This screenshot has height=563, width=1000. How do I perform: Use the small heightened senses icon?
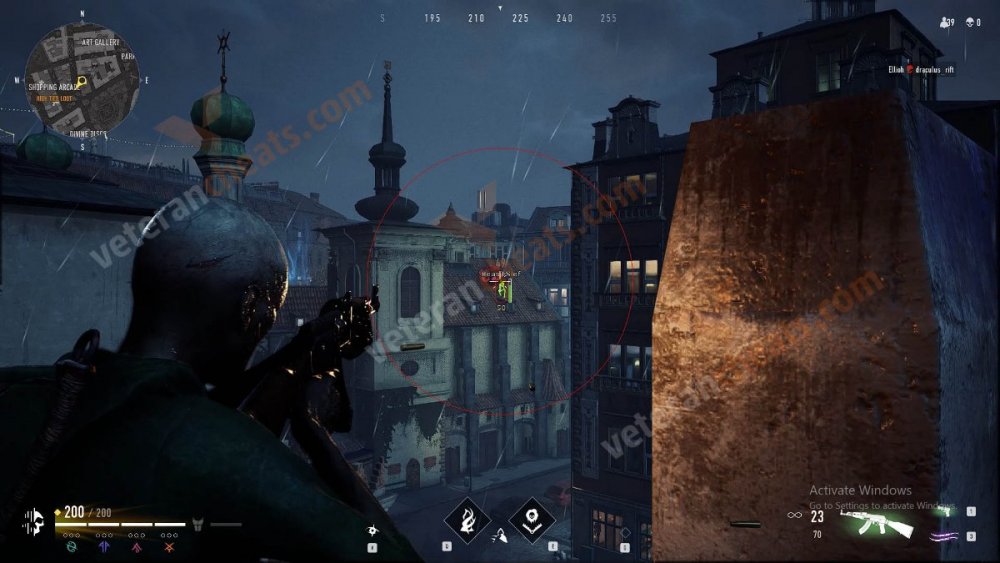373,529
